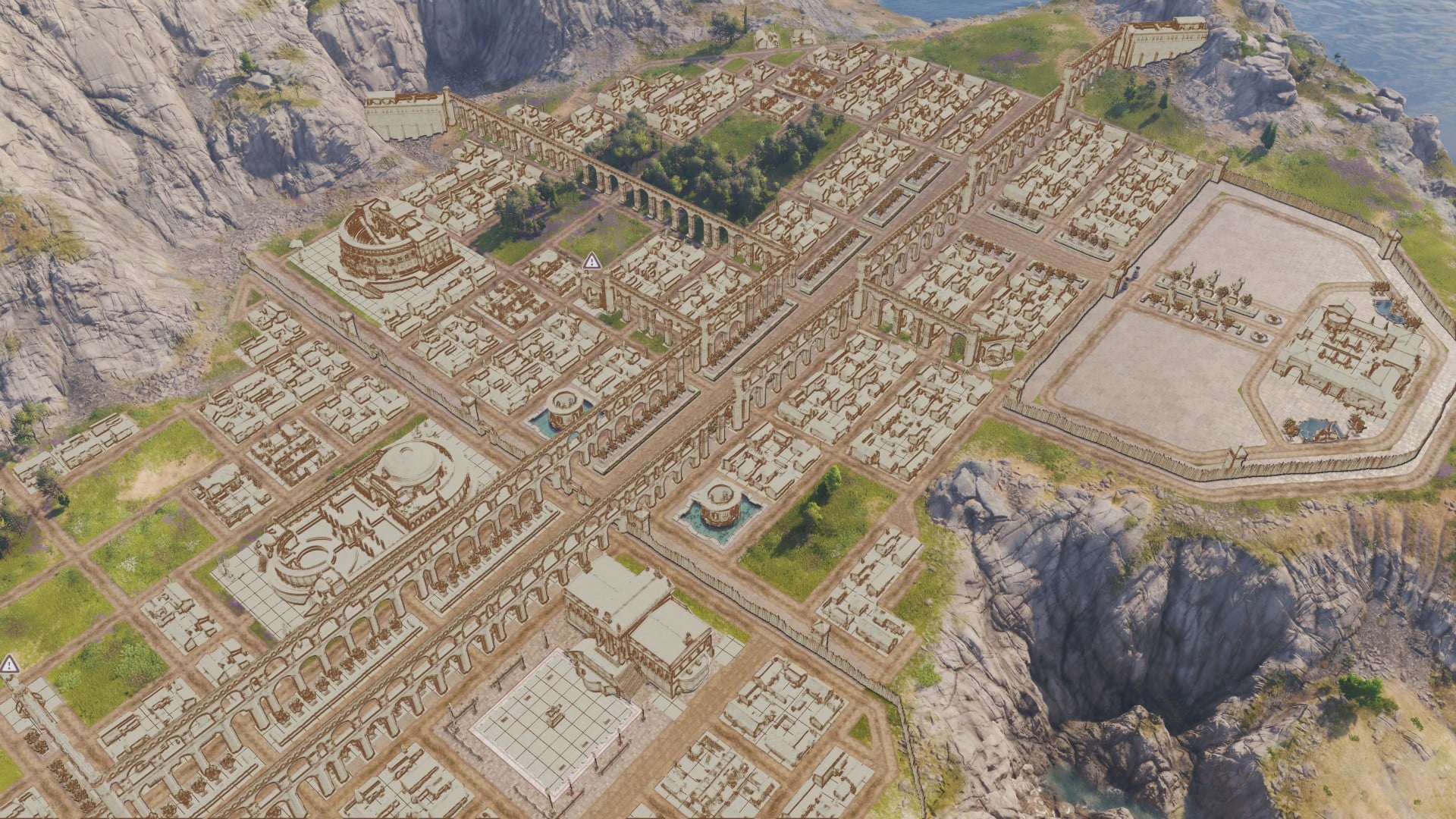Click the warning triangle beside the central aqueduct

591,262
